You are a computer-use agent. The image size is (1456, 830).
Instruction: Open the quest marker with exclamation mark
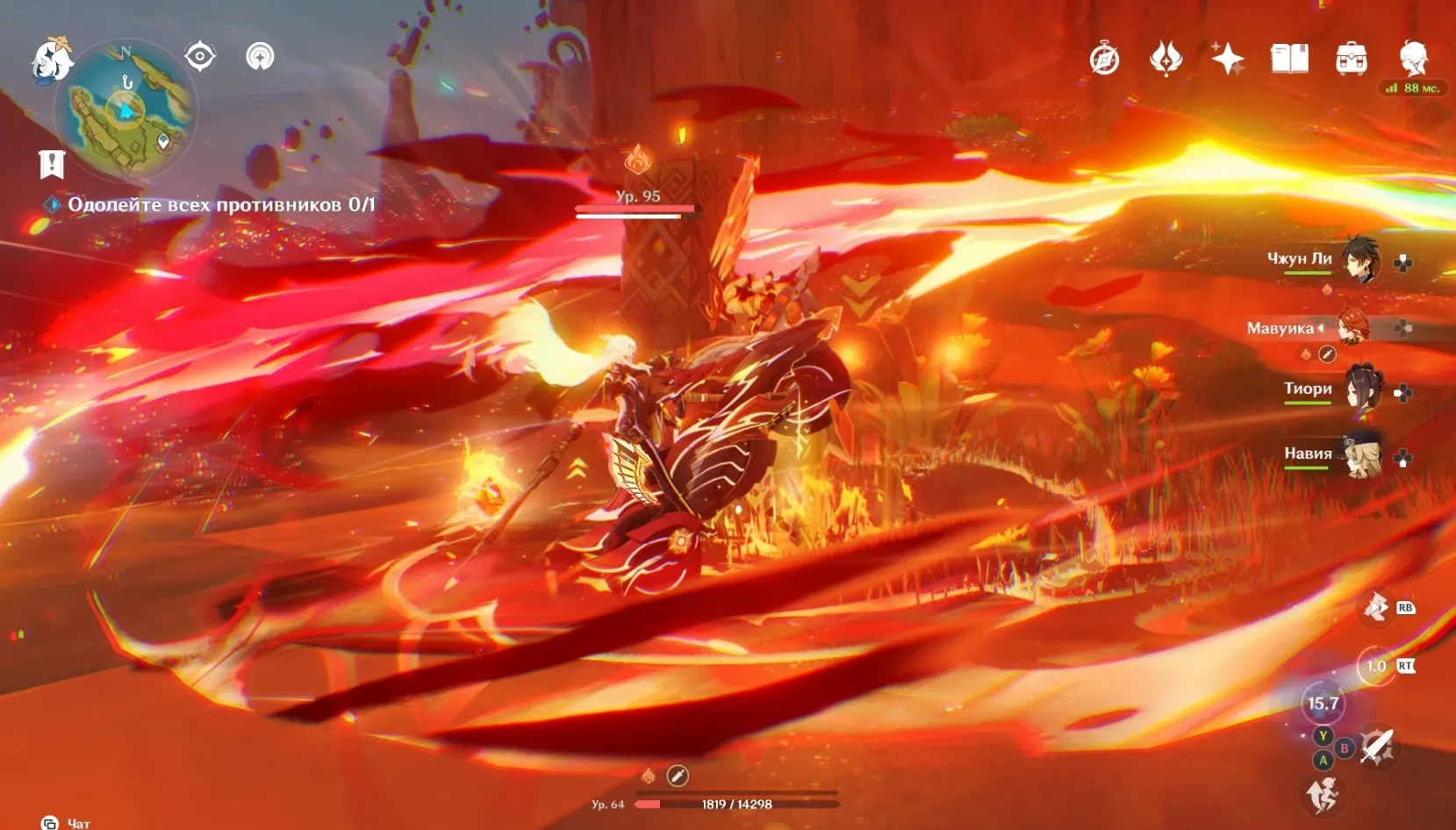pyautogui.click(x=52, y=163)
